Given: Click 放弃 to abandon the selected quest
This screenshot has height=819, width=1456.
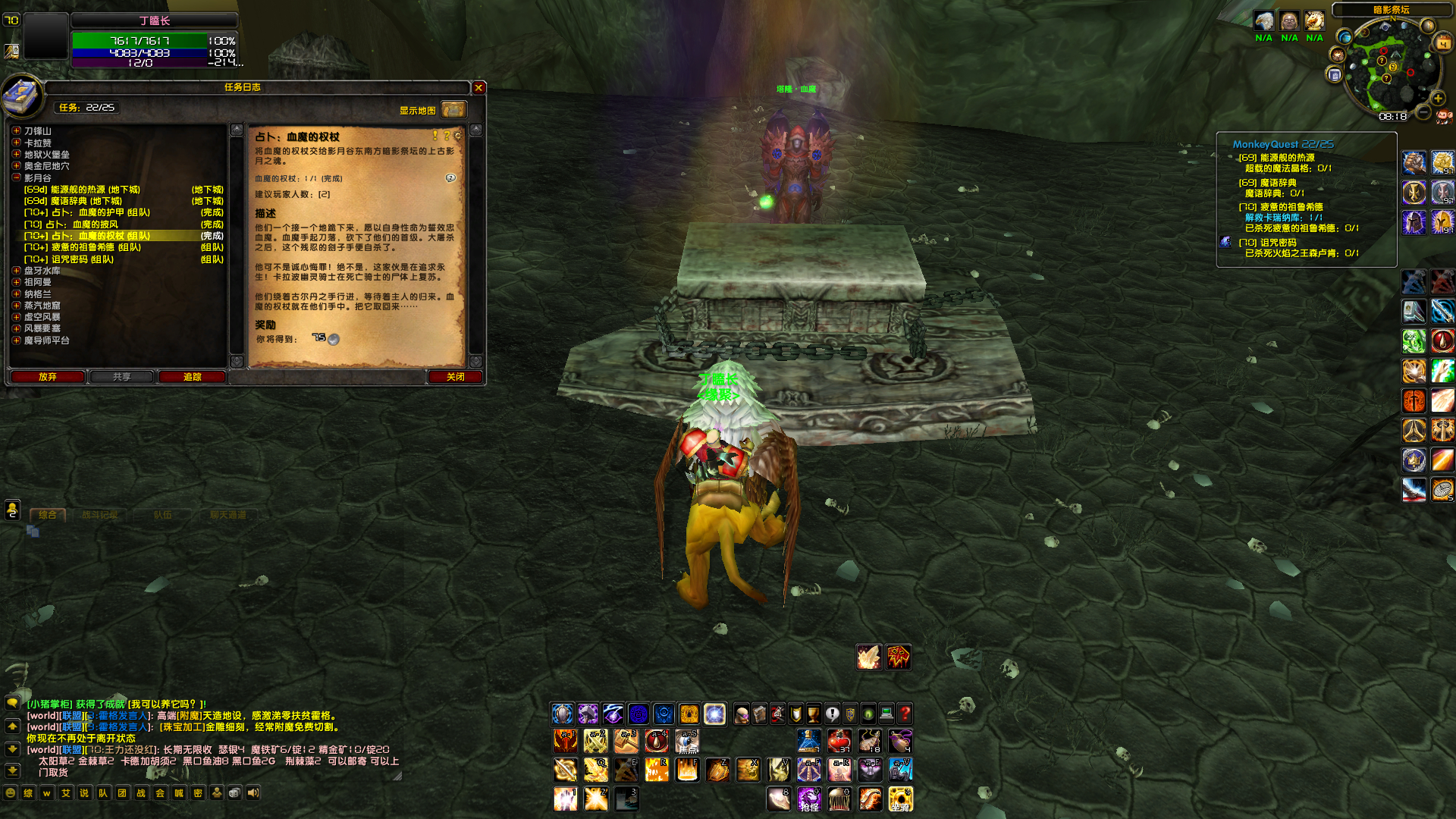Looking at the screenshot, I should (x=47, y=377).
